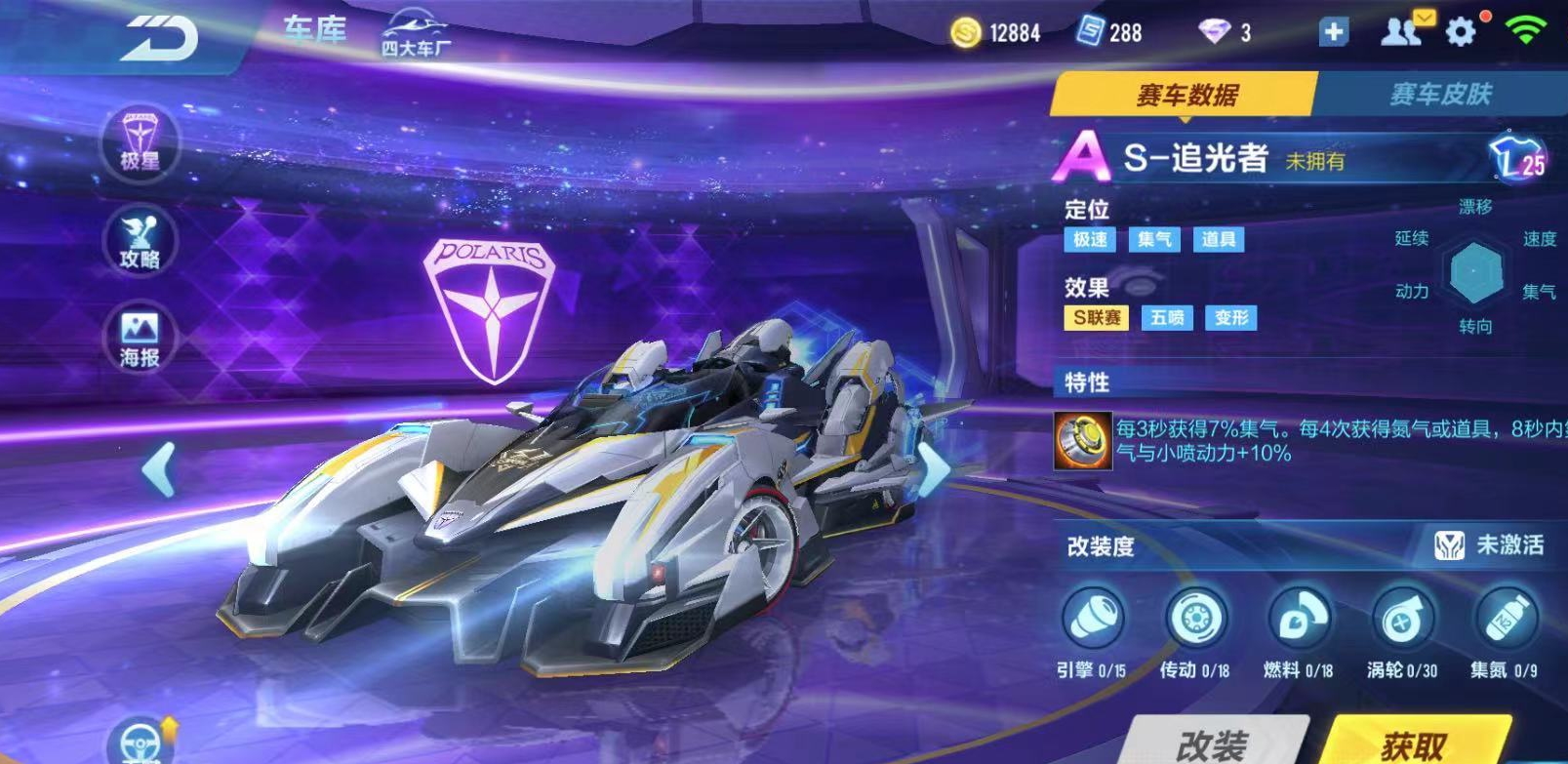Screen dimensions: 1568x764
Task: Tap the car trait skill icon
Action: click(1083, 440)
